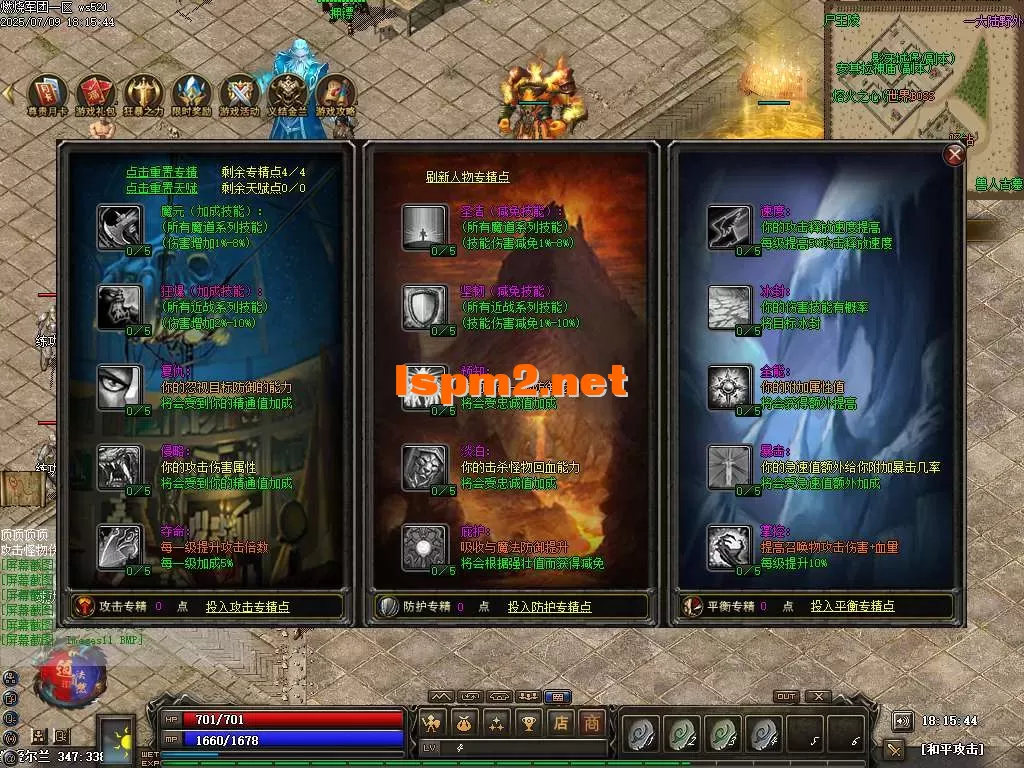Show the 游戏攻略 game guide
This screenshot has width=1024, height=768.
pos(336,93)
